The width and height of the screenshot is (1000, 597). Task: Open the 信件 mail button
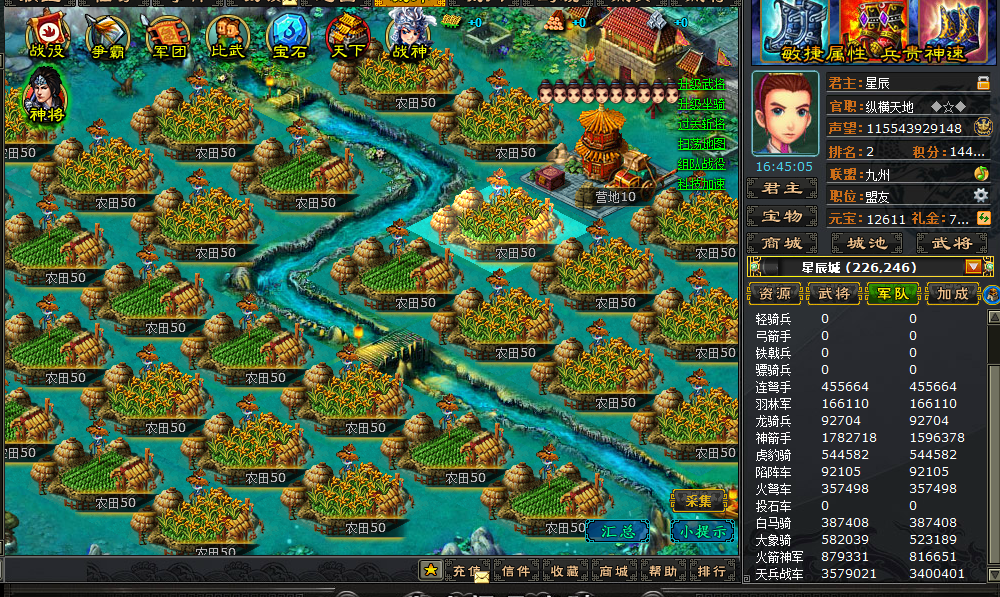[516, 571]
